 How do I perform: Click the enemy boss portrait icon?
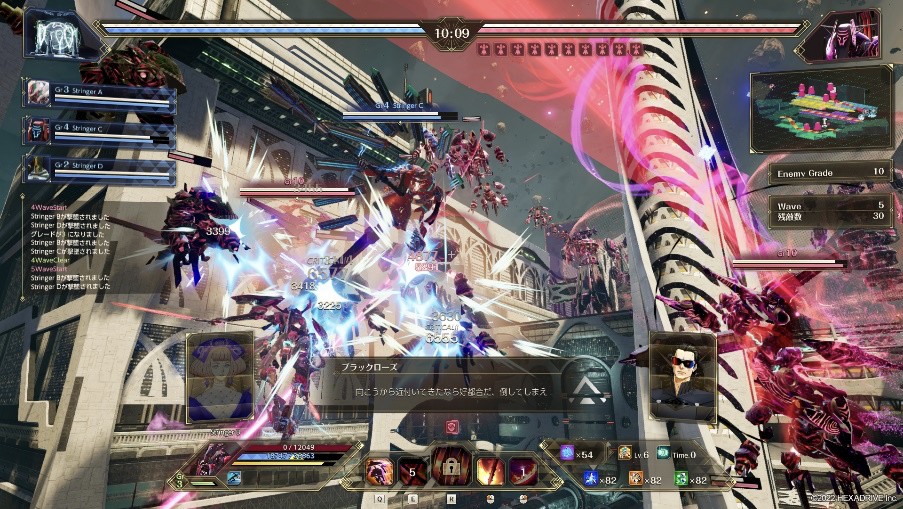[851, 37]
